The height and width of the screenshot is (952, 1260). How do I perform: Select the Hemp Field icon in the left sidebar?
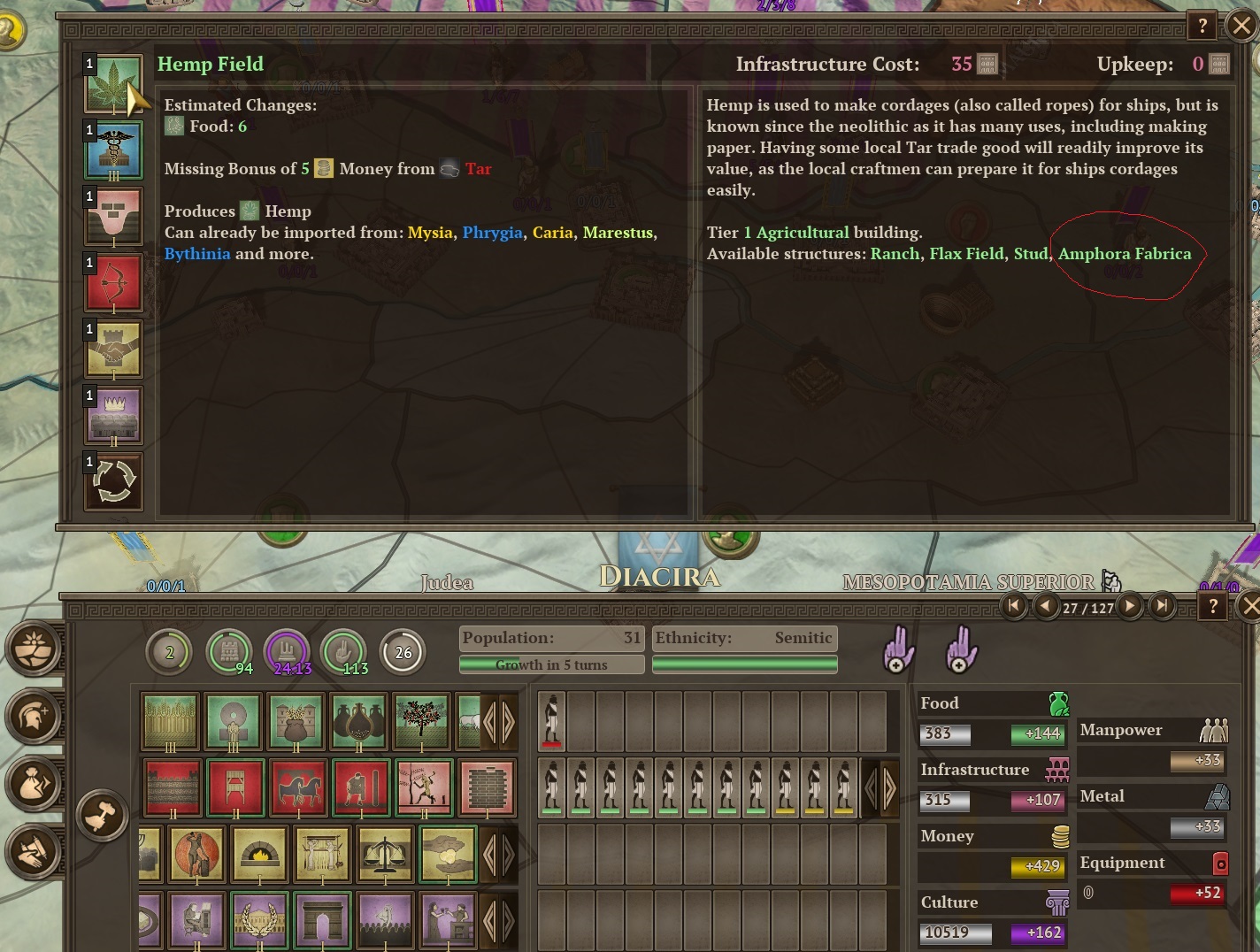[x=113, y=84]
